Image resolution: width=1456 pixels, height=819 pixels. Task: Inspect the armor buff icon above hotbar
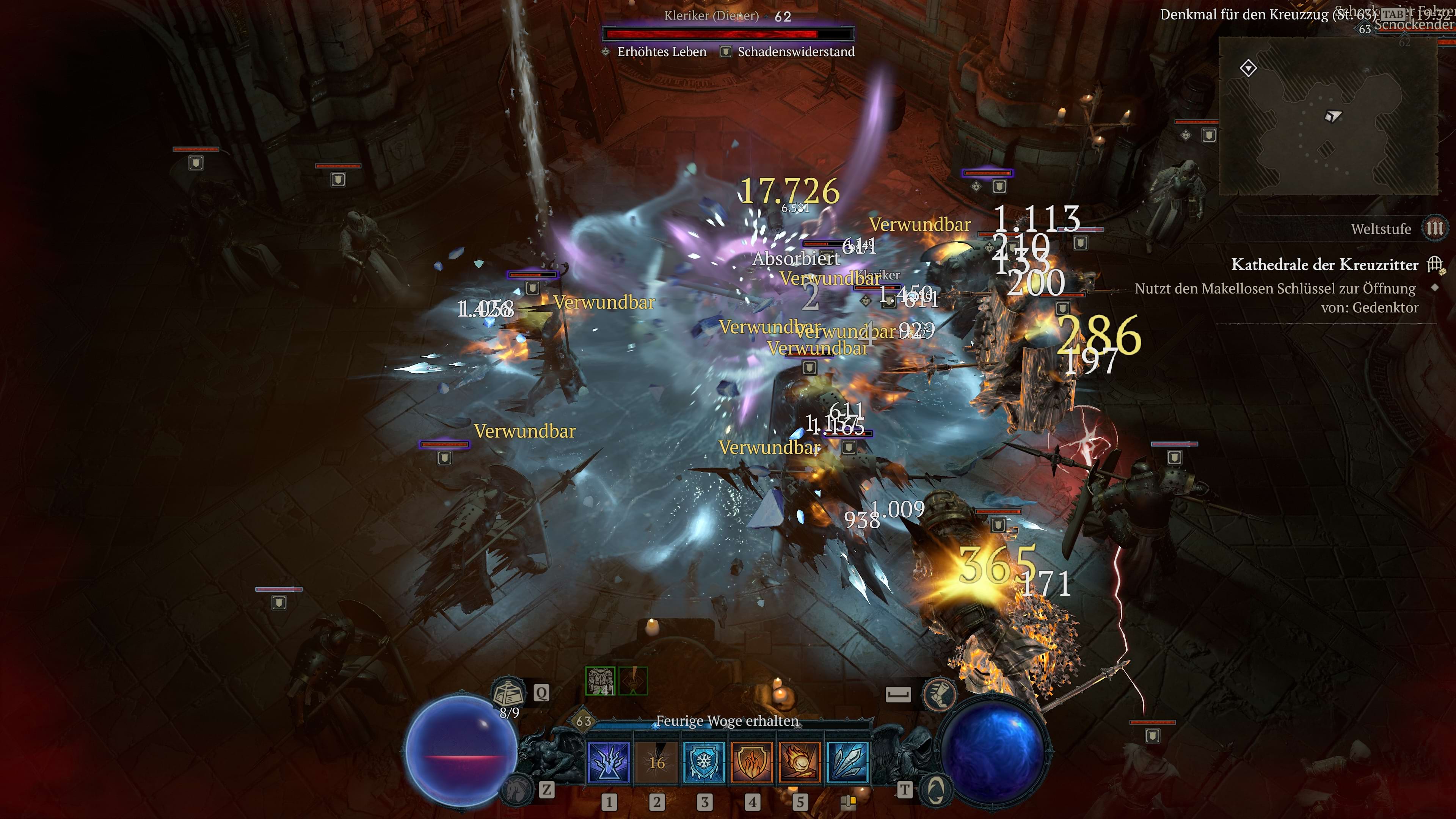click(x=600, y=681)
